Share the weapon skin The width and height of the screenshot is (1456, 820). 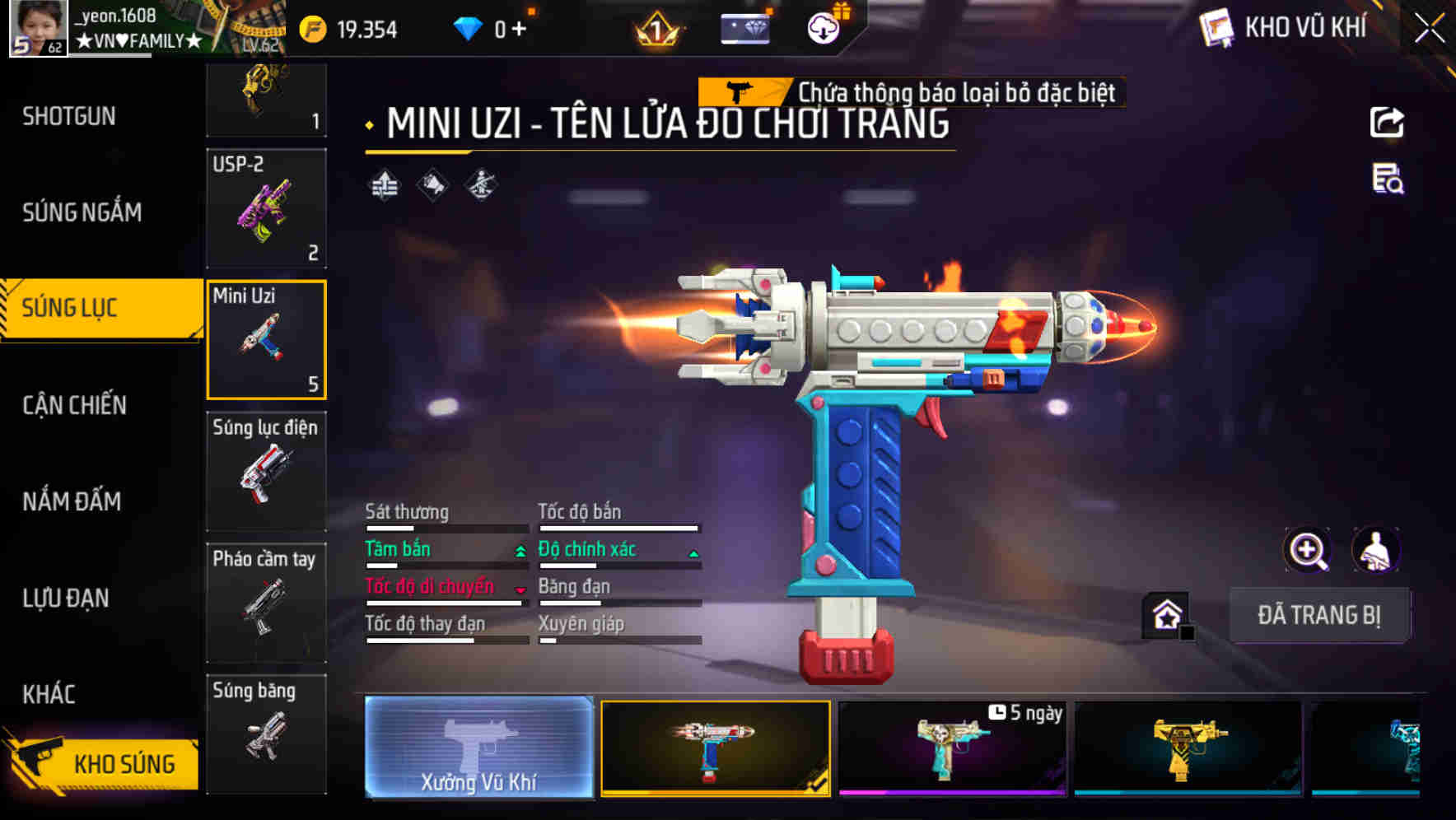pos(1387,123)
